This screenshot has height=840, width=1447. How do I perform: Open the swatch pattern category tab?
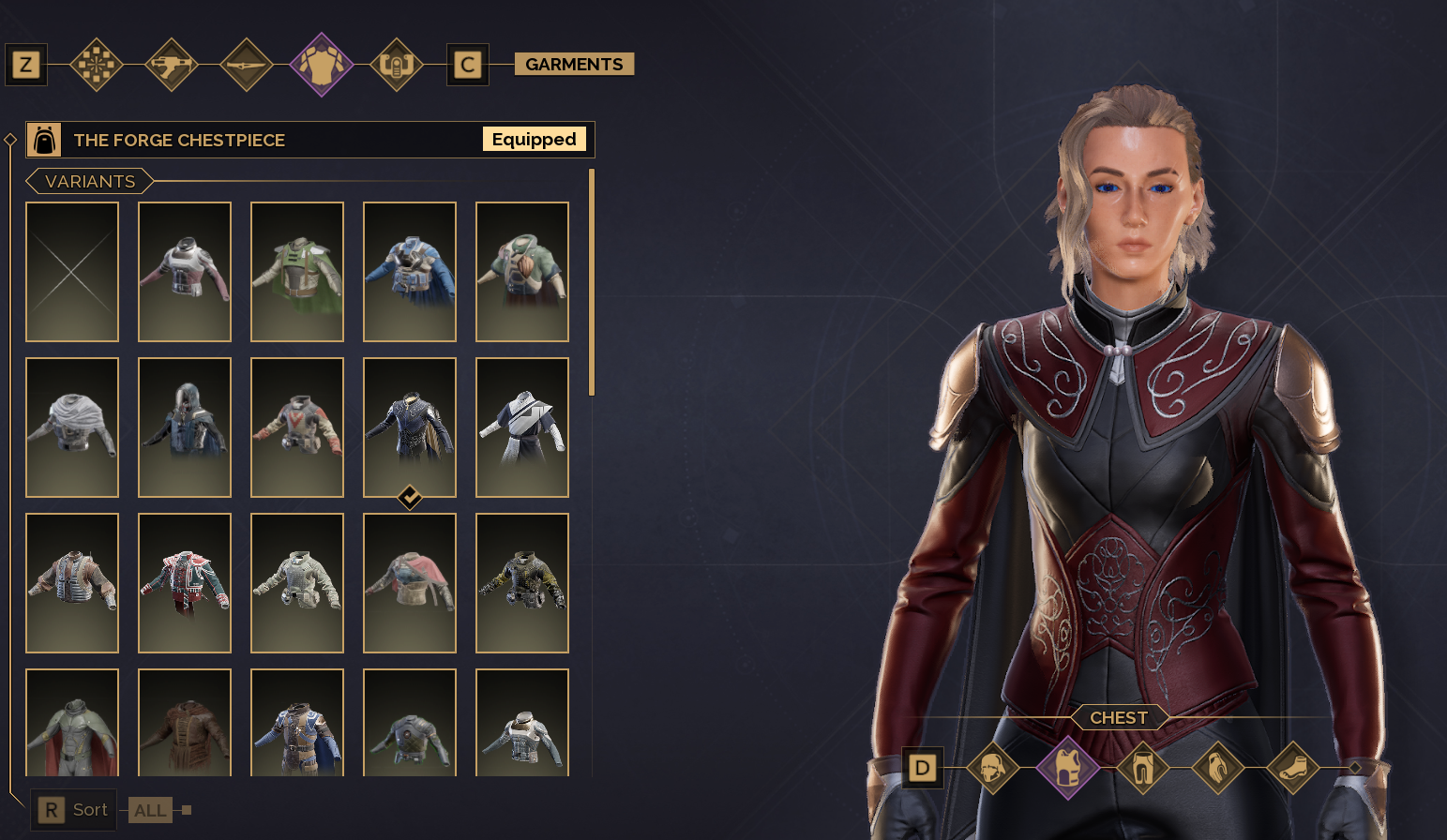click(97, 65)
